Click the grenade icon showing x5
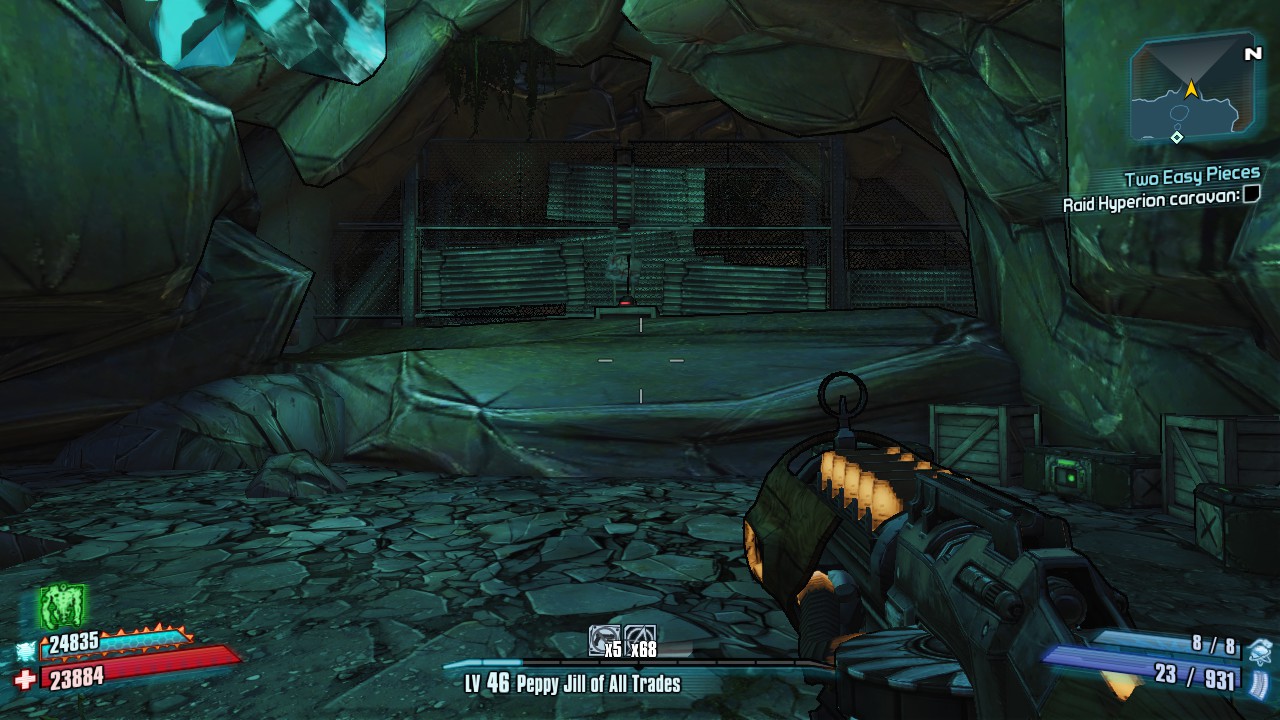 tap(605, 642)
